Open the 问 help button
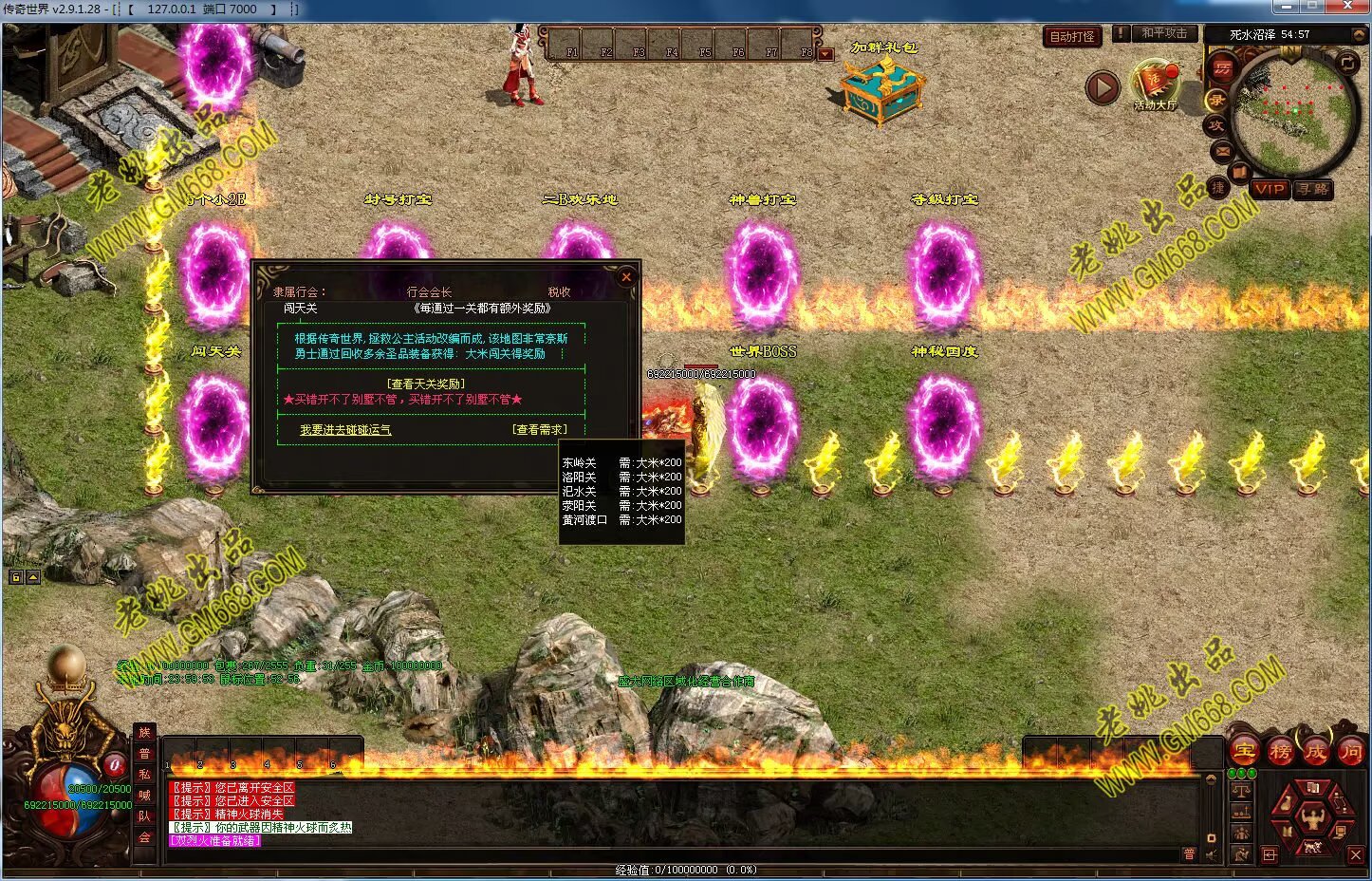 coord(1350,752)
